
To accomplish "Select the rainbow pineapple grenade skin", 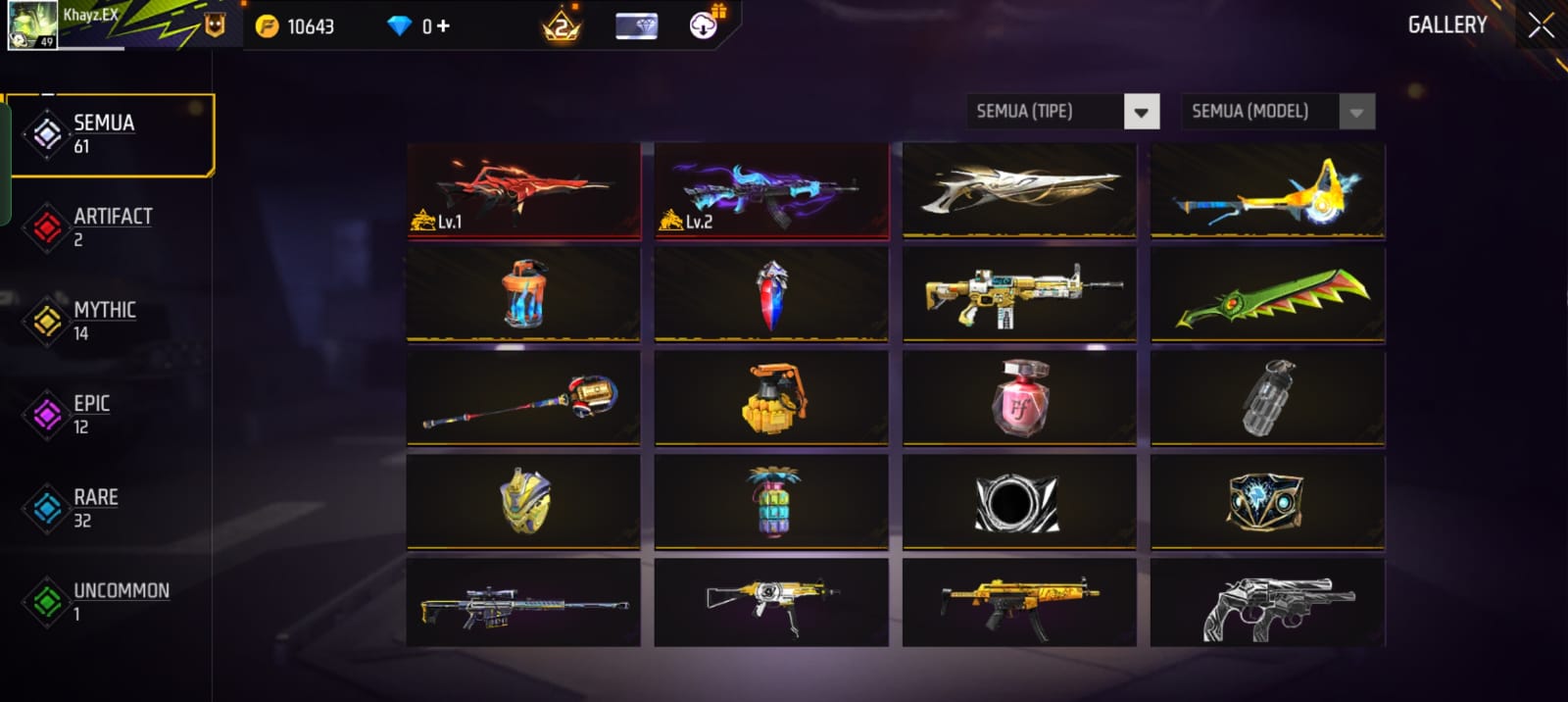I will (771, 502).
